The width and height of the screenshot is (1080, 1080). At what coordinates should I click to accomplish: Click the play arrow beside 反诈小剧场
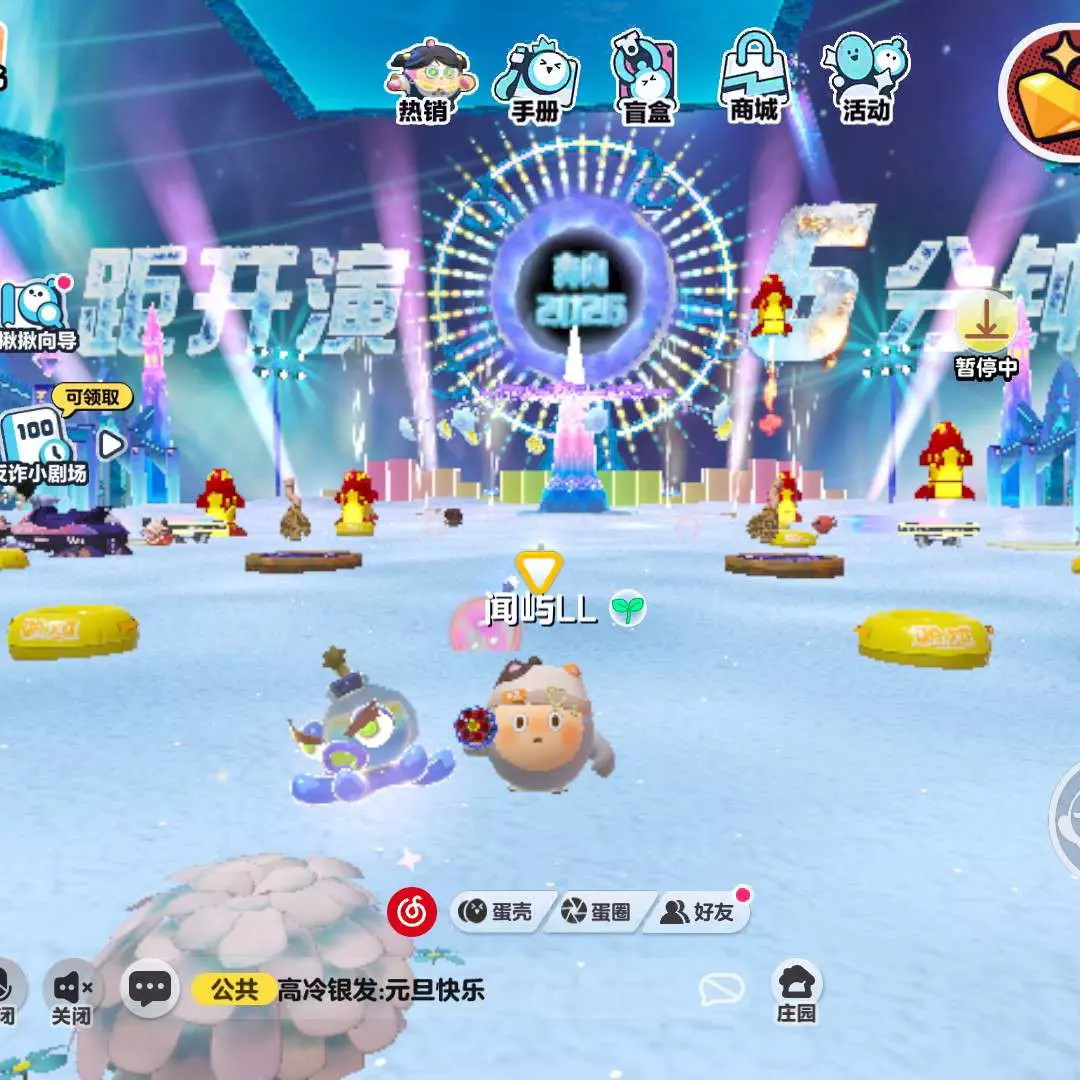(x=111, y=444)
